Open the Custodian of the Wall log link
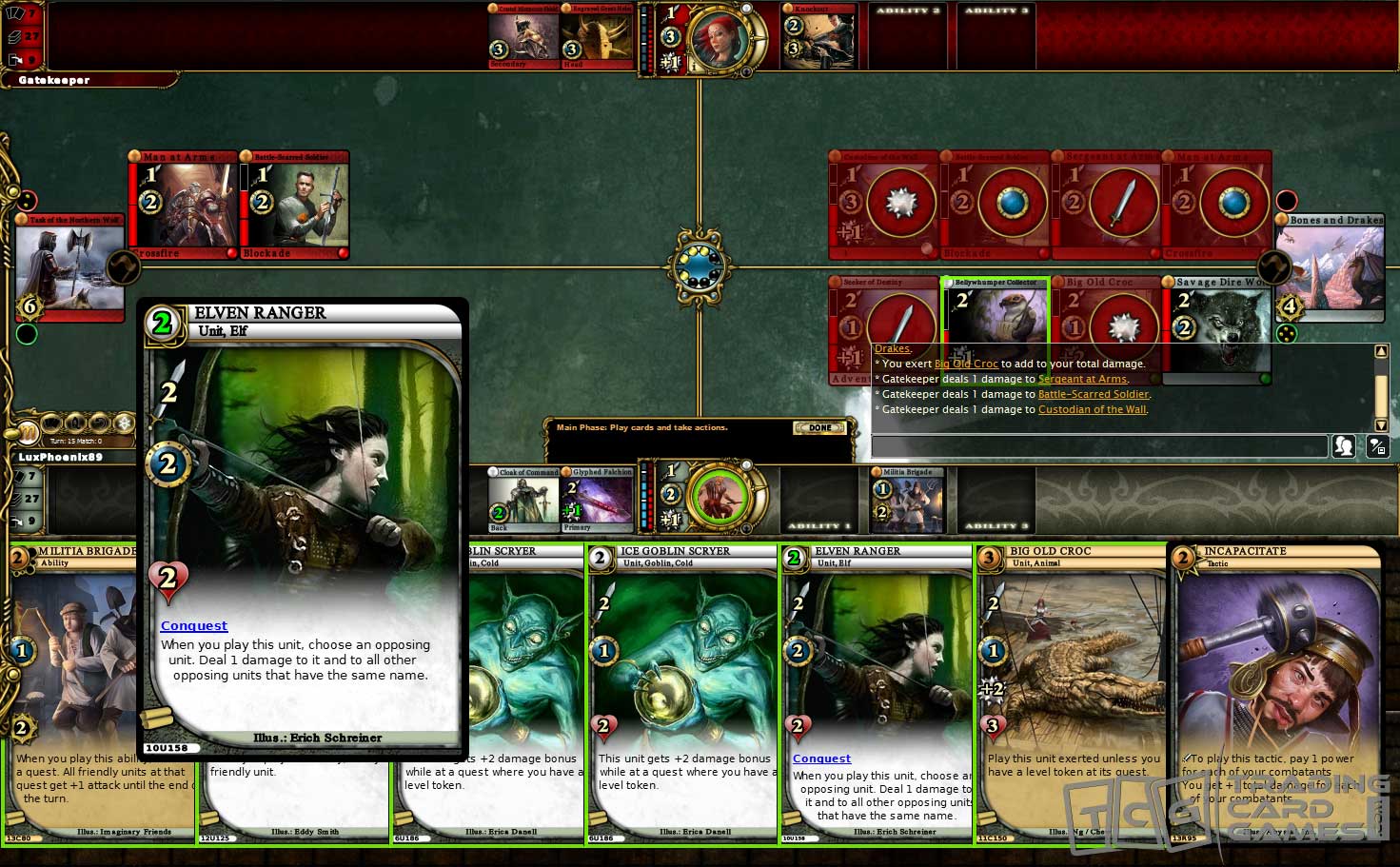Image resolution: width=1400 pixels, height=867 pixels. point(1092,409)
